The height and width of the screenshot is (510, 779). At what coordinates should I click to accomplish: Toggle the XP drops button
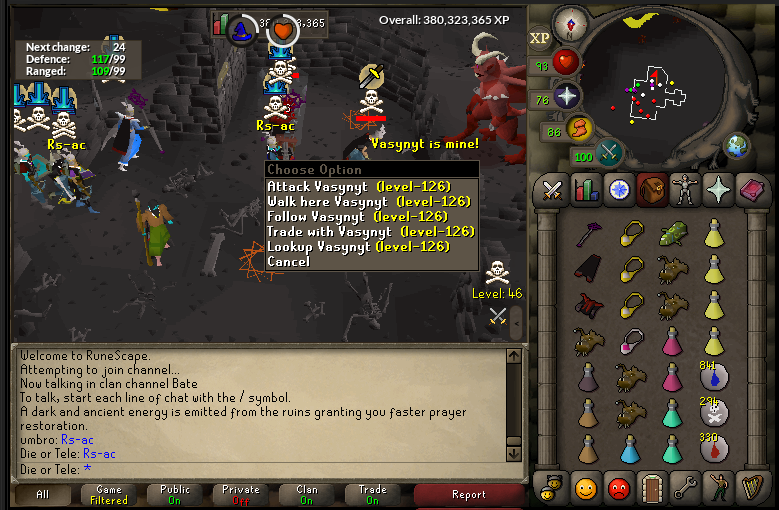point(540,38)
